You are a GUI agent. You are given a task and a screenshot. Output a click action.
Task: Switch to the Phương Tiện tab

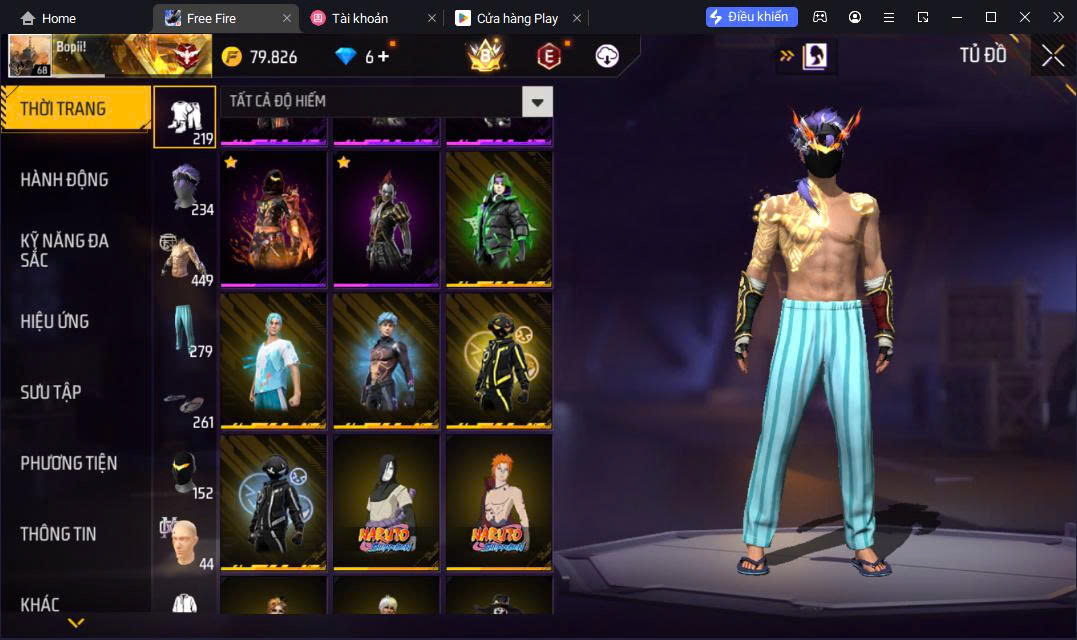tap(69, 463)
